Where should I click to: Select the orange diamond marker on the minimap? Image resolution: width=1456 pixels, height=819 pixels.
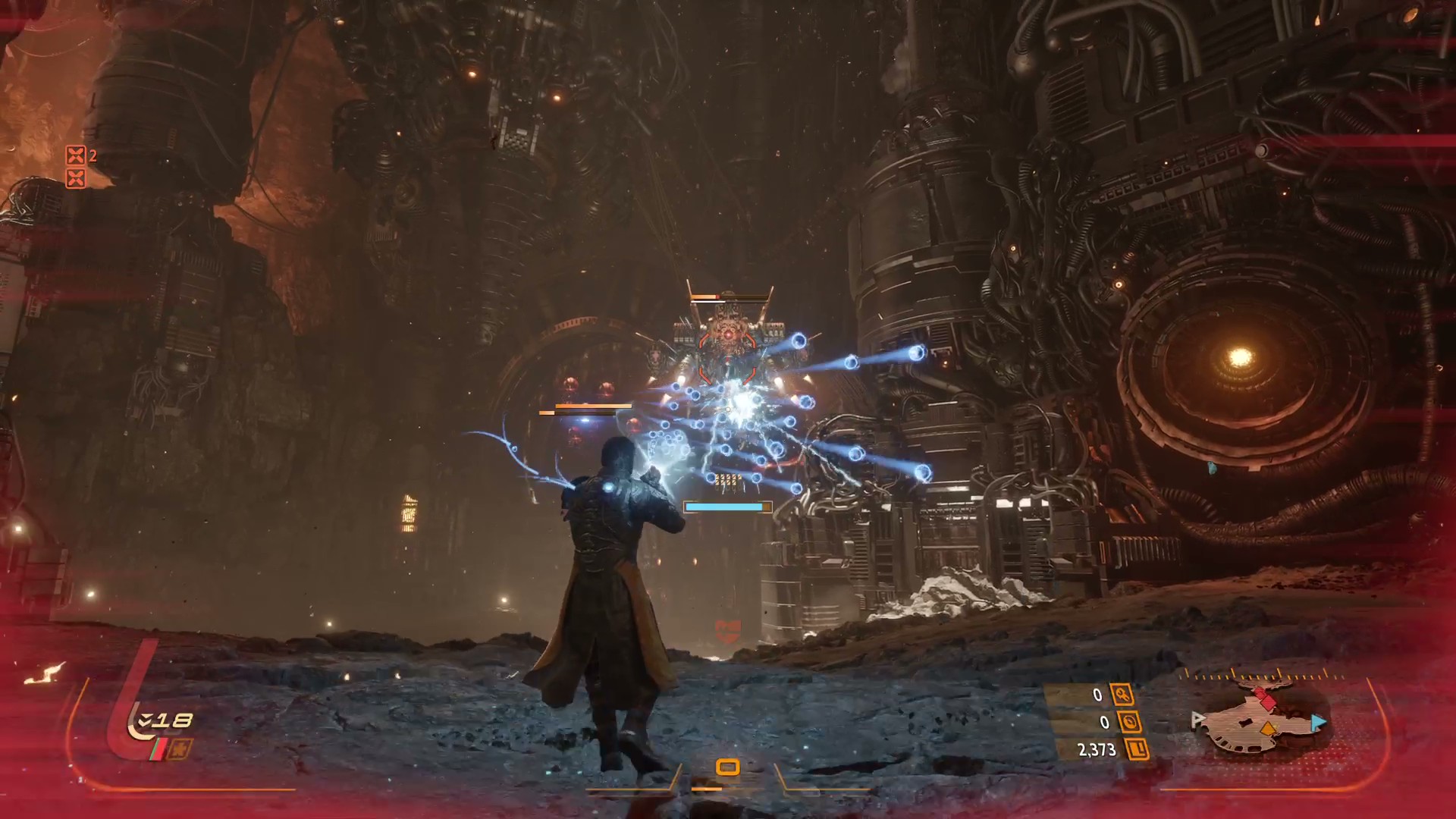1267,730
